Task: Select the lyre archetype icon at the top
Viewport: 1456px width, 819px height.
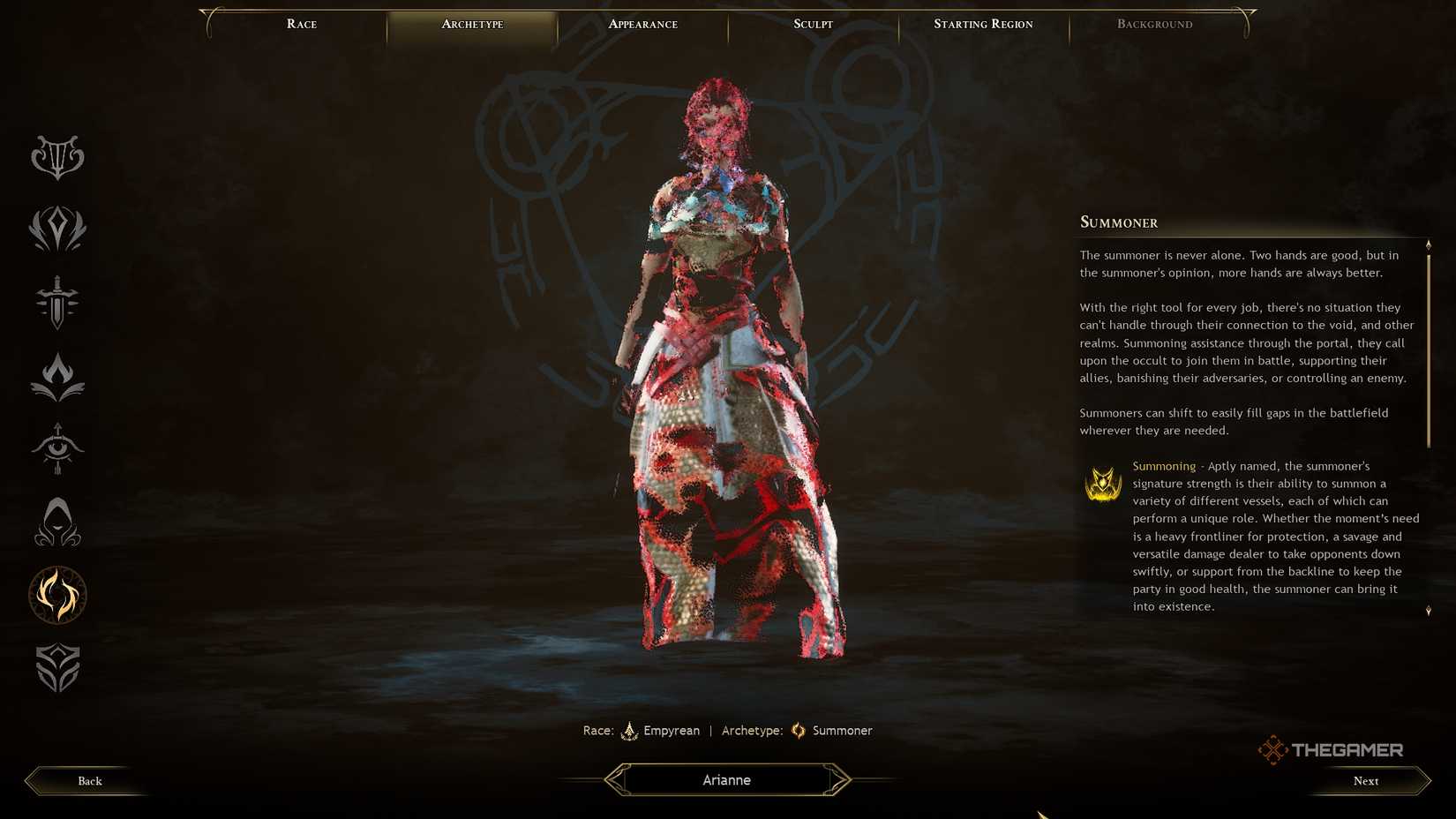Action: (57, 157)
